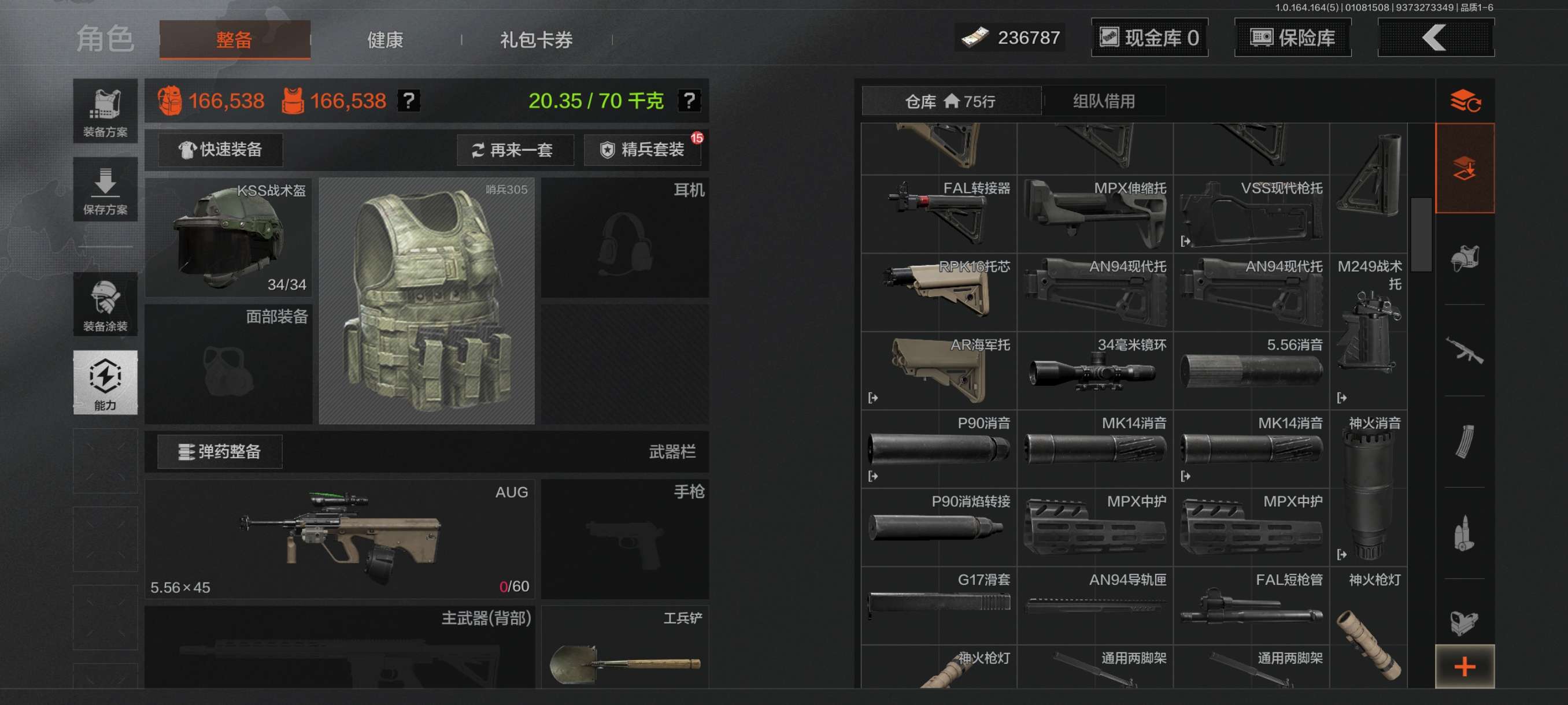
Task: Click 再来一套 to re-equip the set
Action: click(x=515, y=150)
